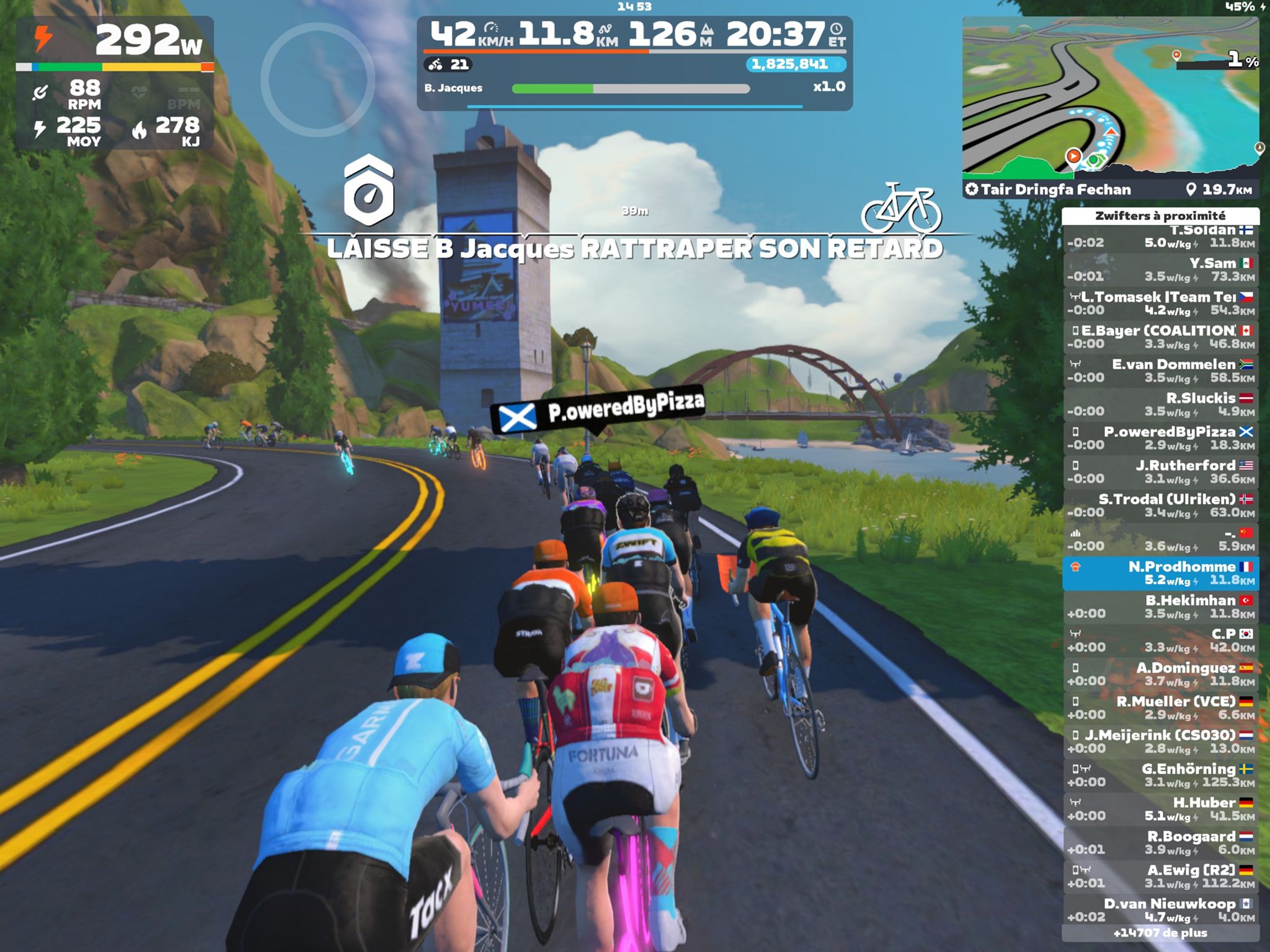Select R.Mueller (VCE) rider row
Screen dimensions: 1270x952
tap(1160, 708)
